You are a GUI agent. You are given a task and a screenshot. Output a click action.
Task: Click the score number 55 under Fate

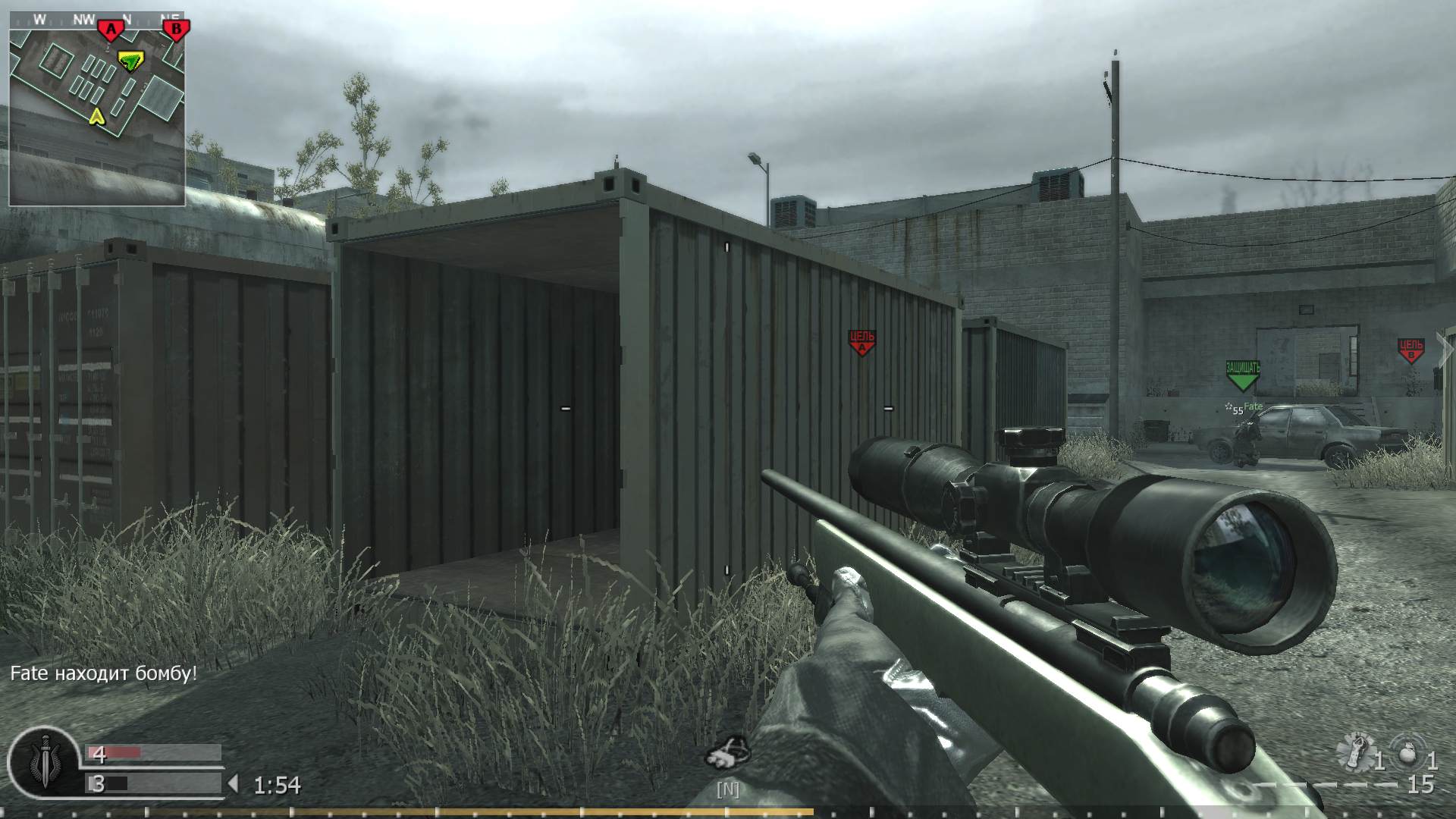coord(1238,411)
